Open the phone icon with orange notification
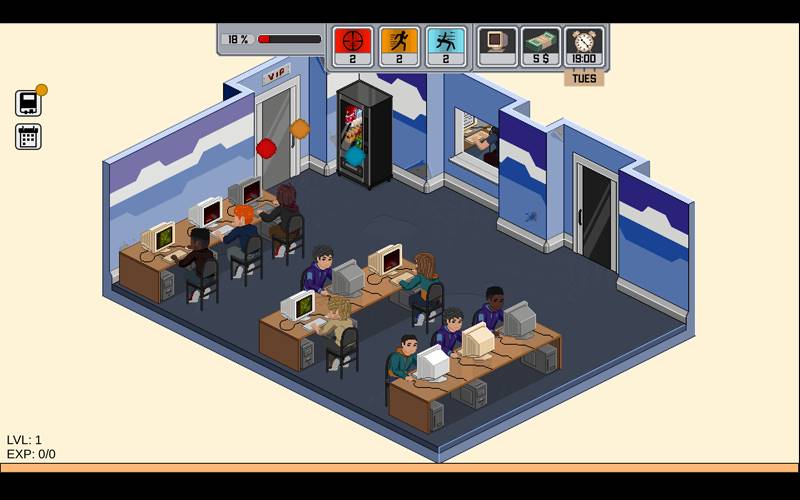The image size is (800, 500). [28, 103]
